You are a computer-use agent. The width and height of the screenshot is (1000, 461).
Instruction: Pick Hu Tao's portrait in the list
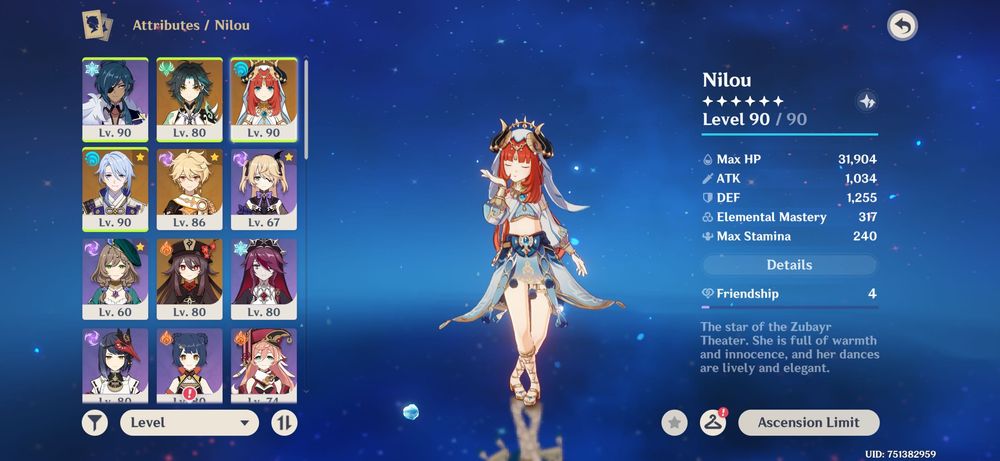click(190, 279)
